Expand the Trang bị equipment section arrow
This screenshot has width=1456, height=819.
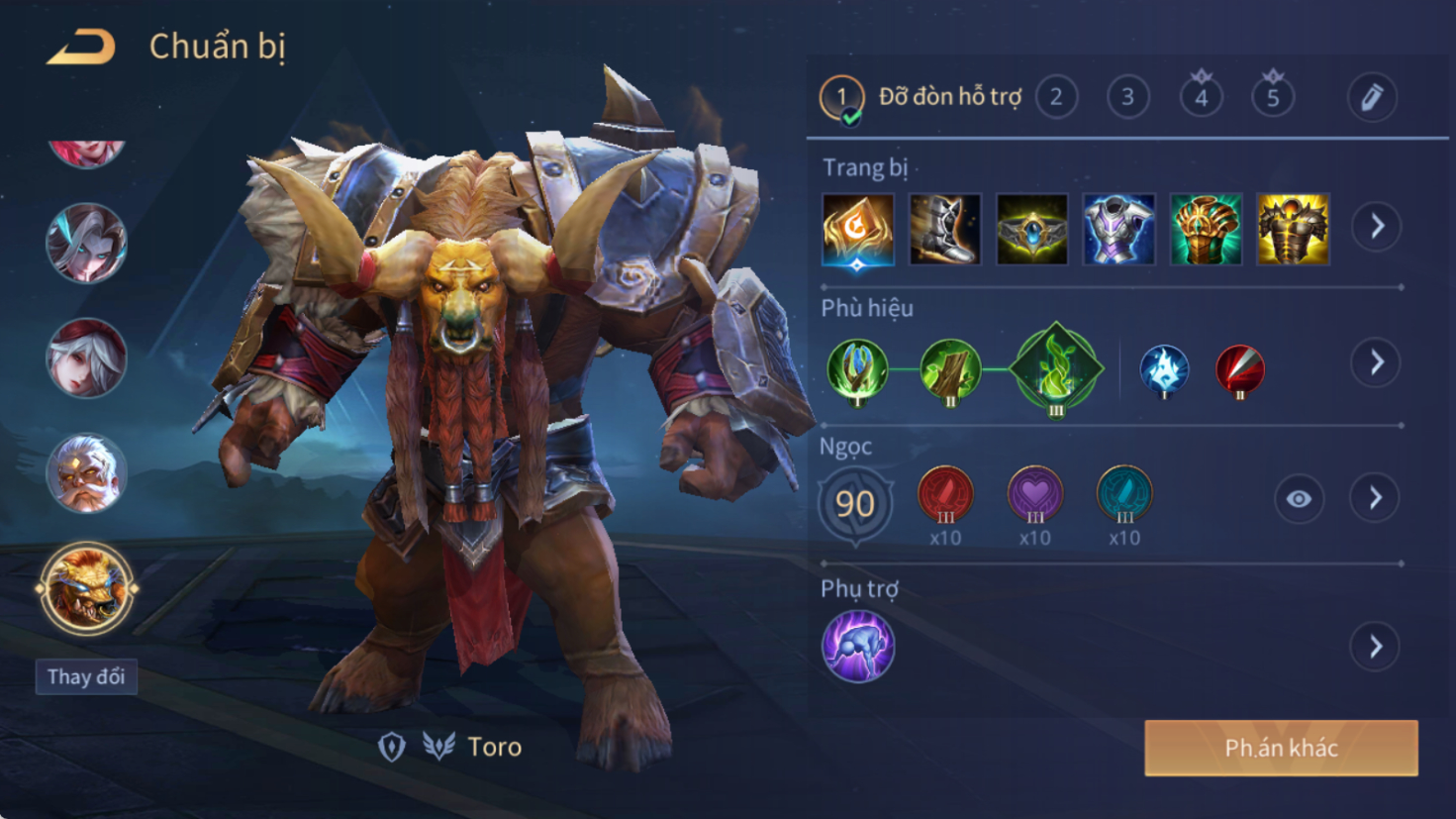click(1377, 227)
